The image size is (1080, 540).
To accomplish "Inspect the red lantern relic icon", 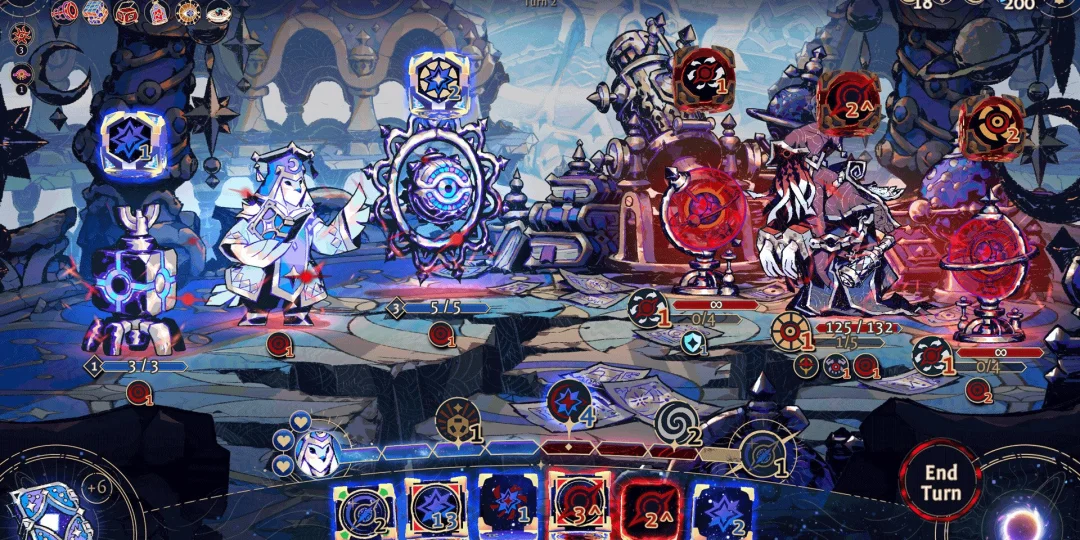I will (157, 12).
